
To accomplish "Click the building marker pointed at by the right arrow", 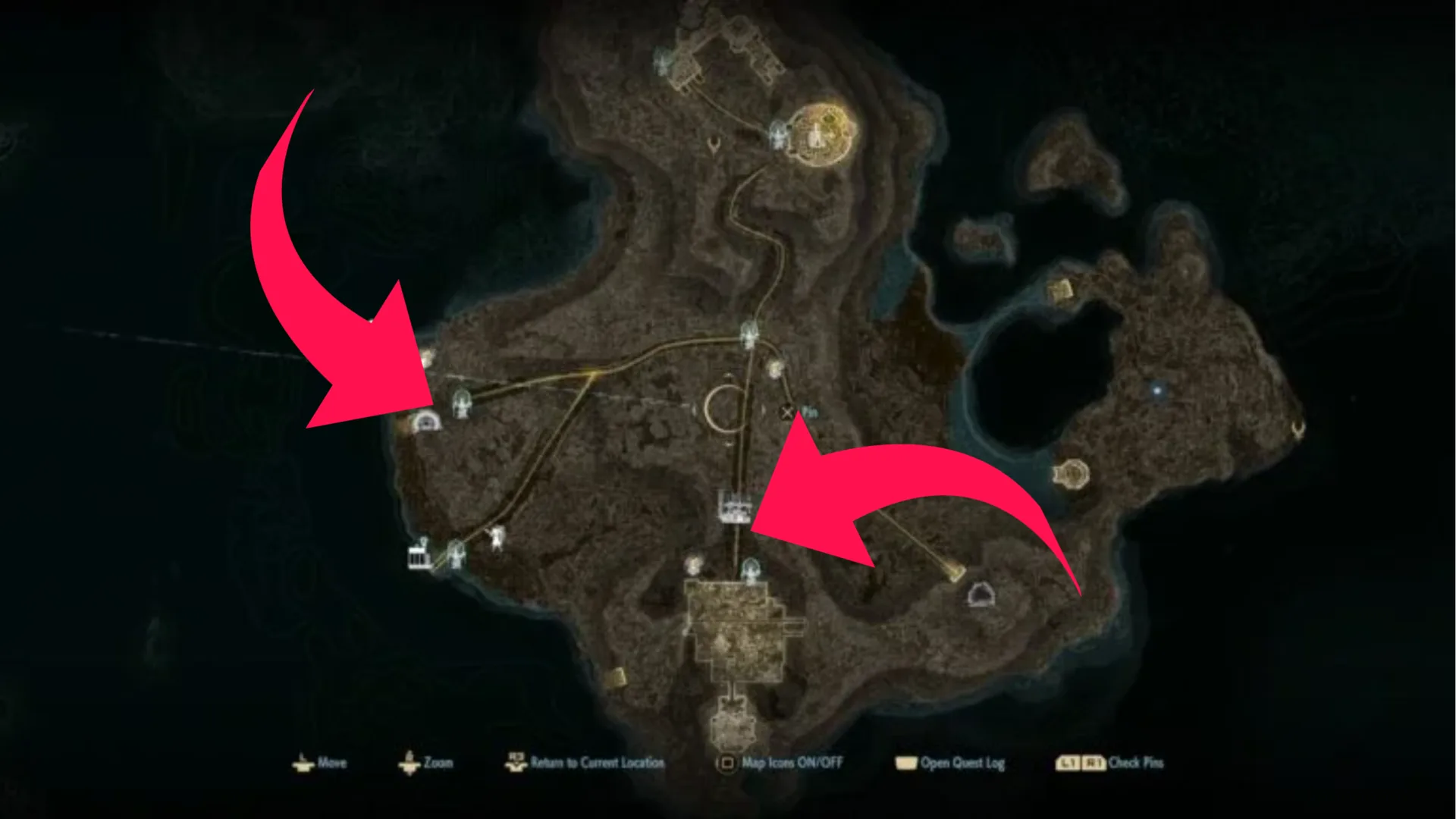I will click(x=734, y=507).
